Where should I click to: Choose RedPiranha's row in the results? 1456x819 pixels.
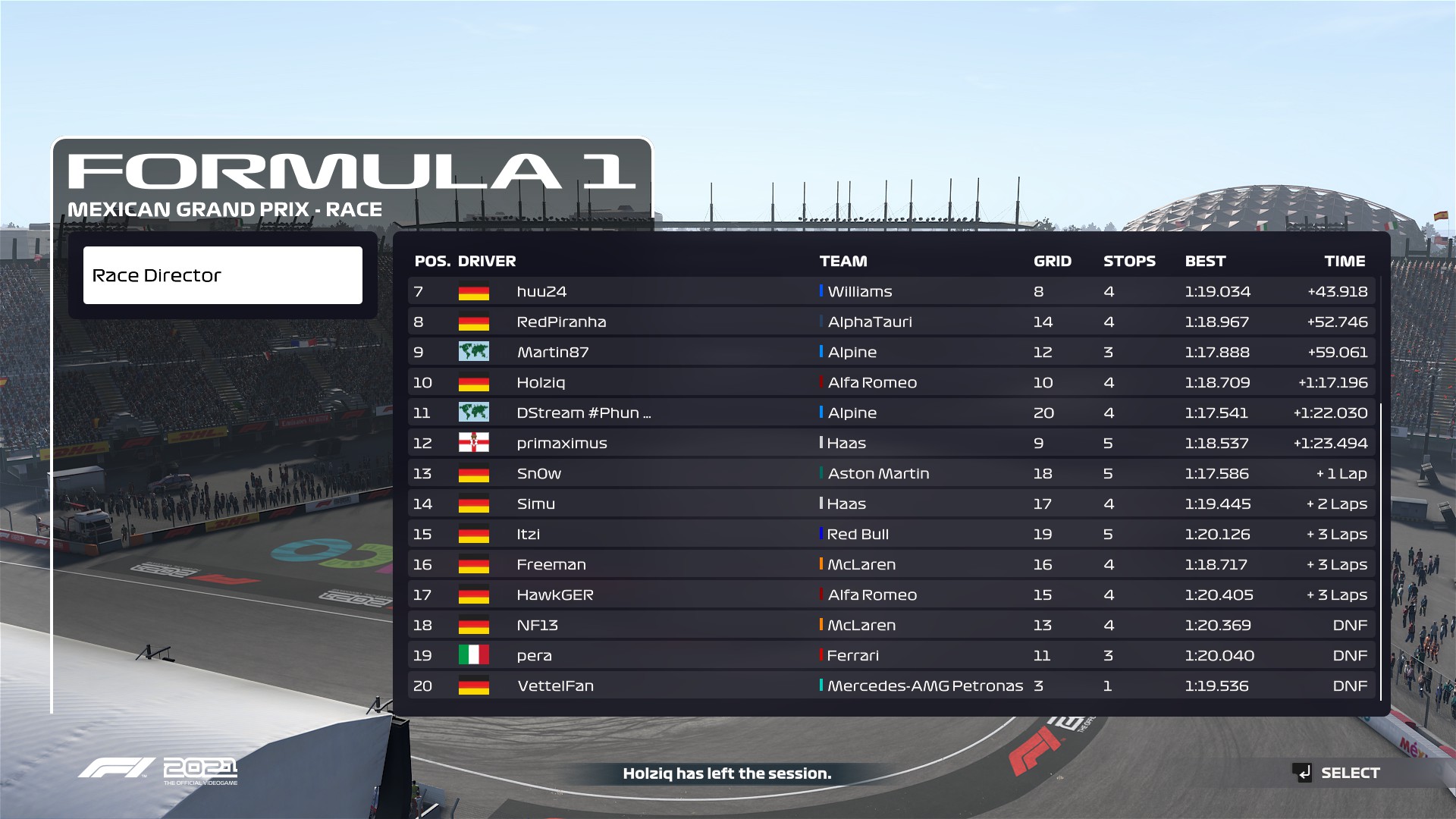point(891,322)
